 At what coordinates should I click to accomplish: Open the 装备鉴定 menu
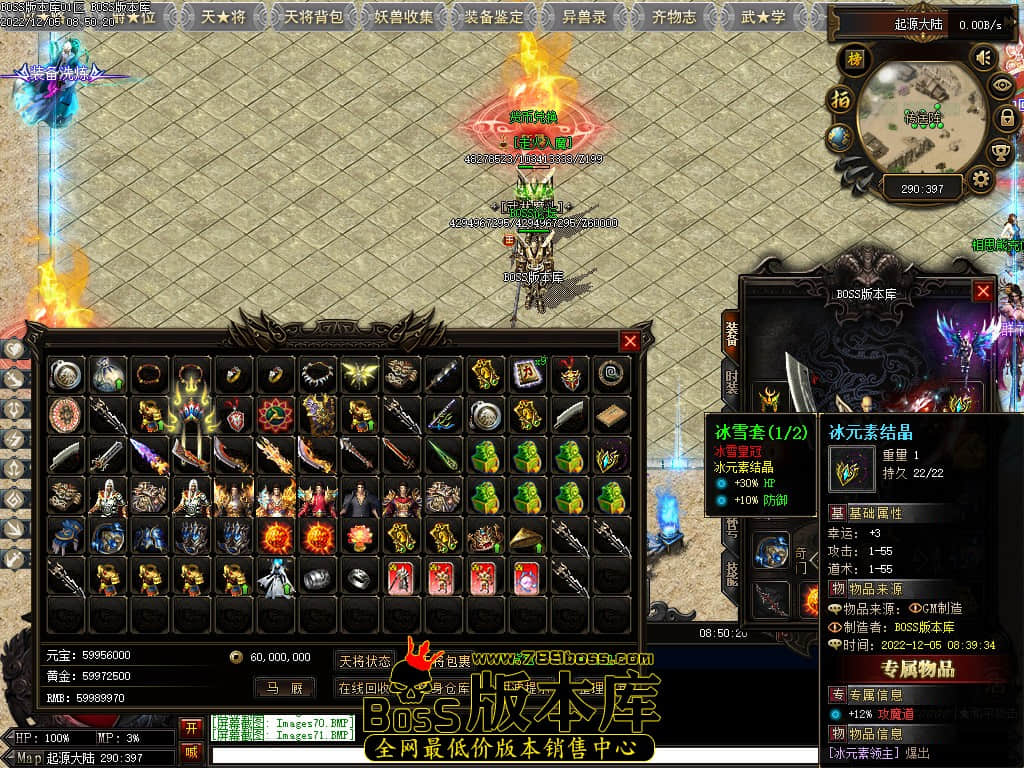(x=494, y=16)
